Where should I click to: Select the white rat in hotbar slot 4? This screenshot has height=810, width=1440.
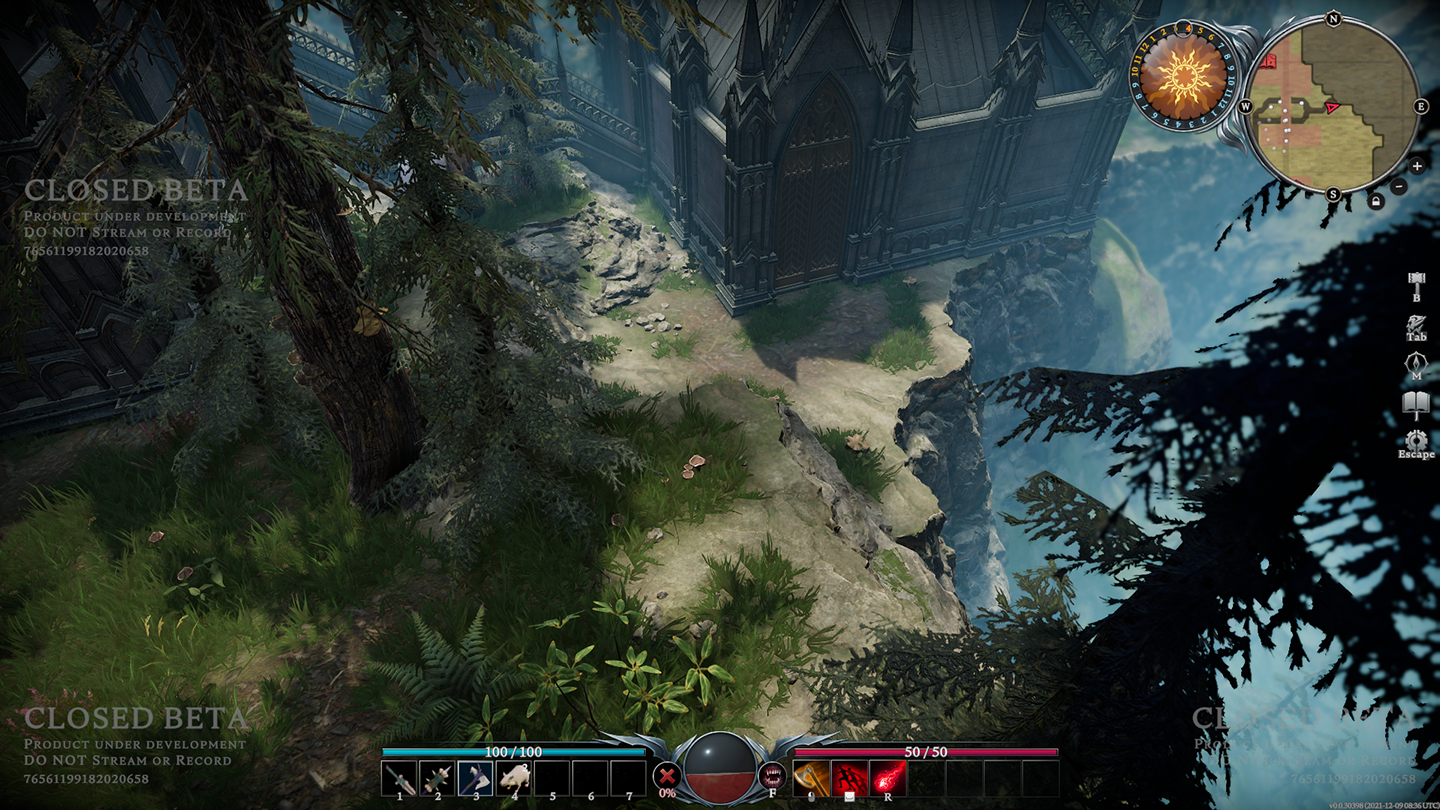point(513,777)
